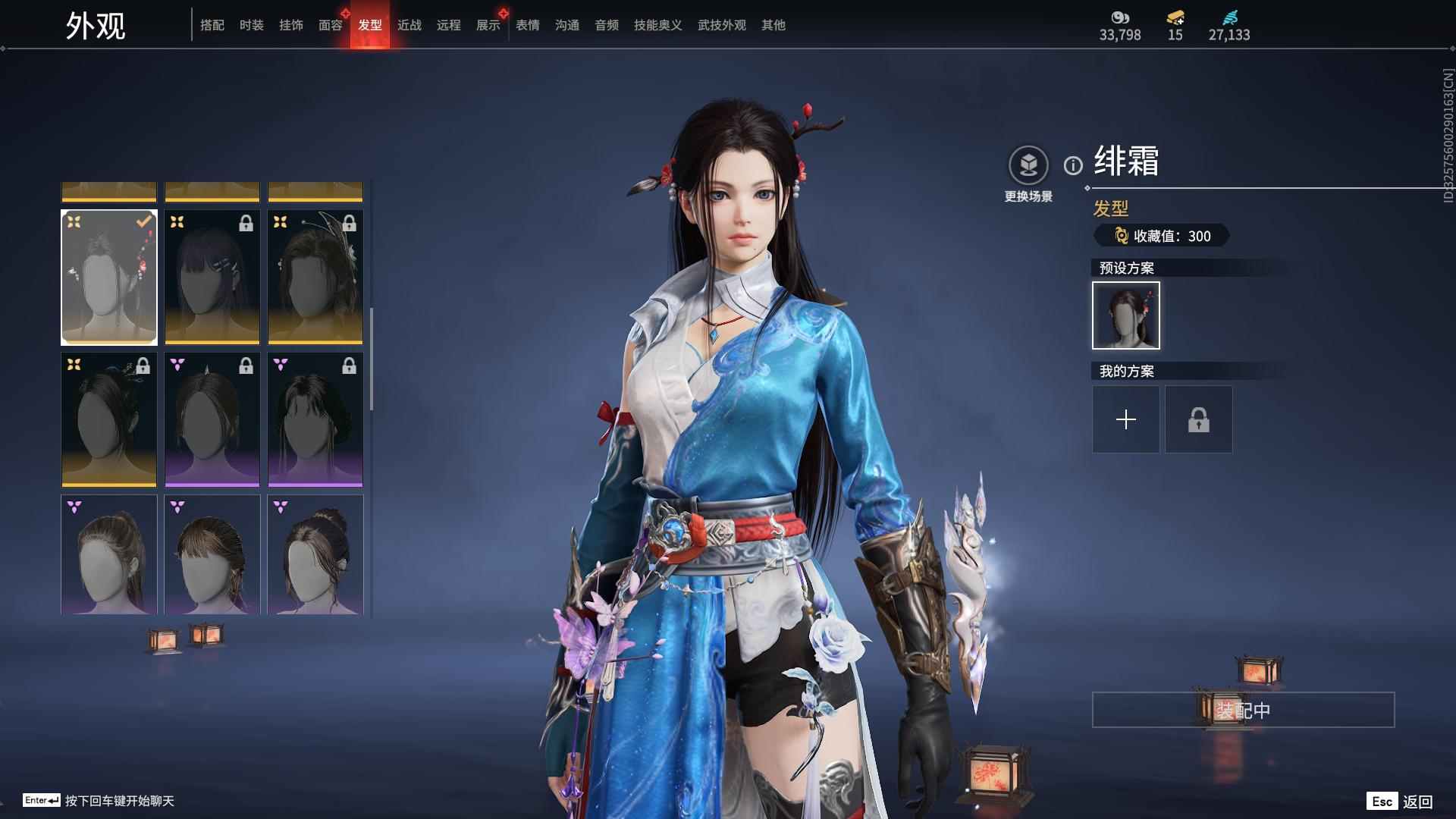Select the locked hairstyle next to the equipped one
The width and height of the screenshot is (1456, 819).
(x=212, y=276)
